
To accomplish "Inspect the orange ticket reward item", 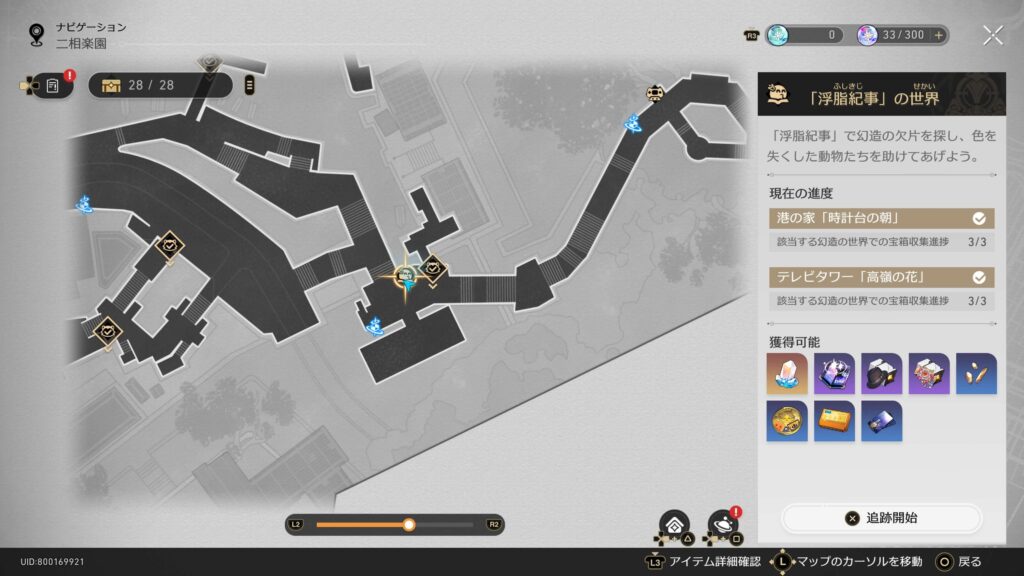I will (x=834, y=421).
